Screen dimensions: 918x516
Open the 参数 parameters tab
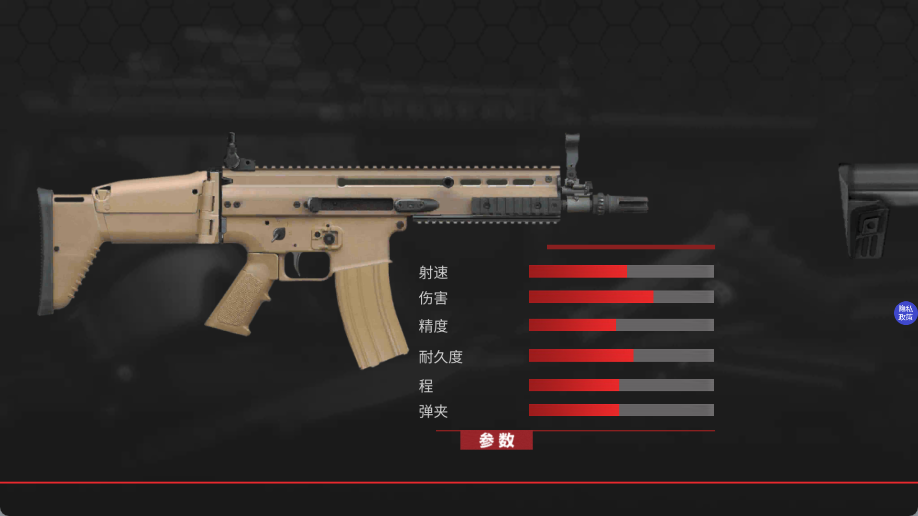[496, 440]
